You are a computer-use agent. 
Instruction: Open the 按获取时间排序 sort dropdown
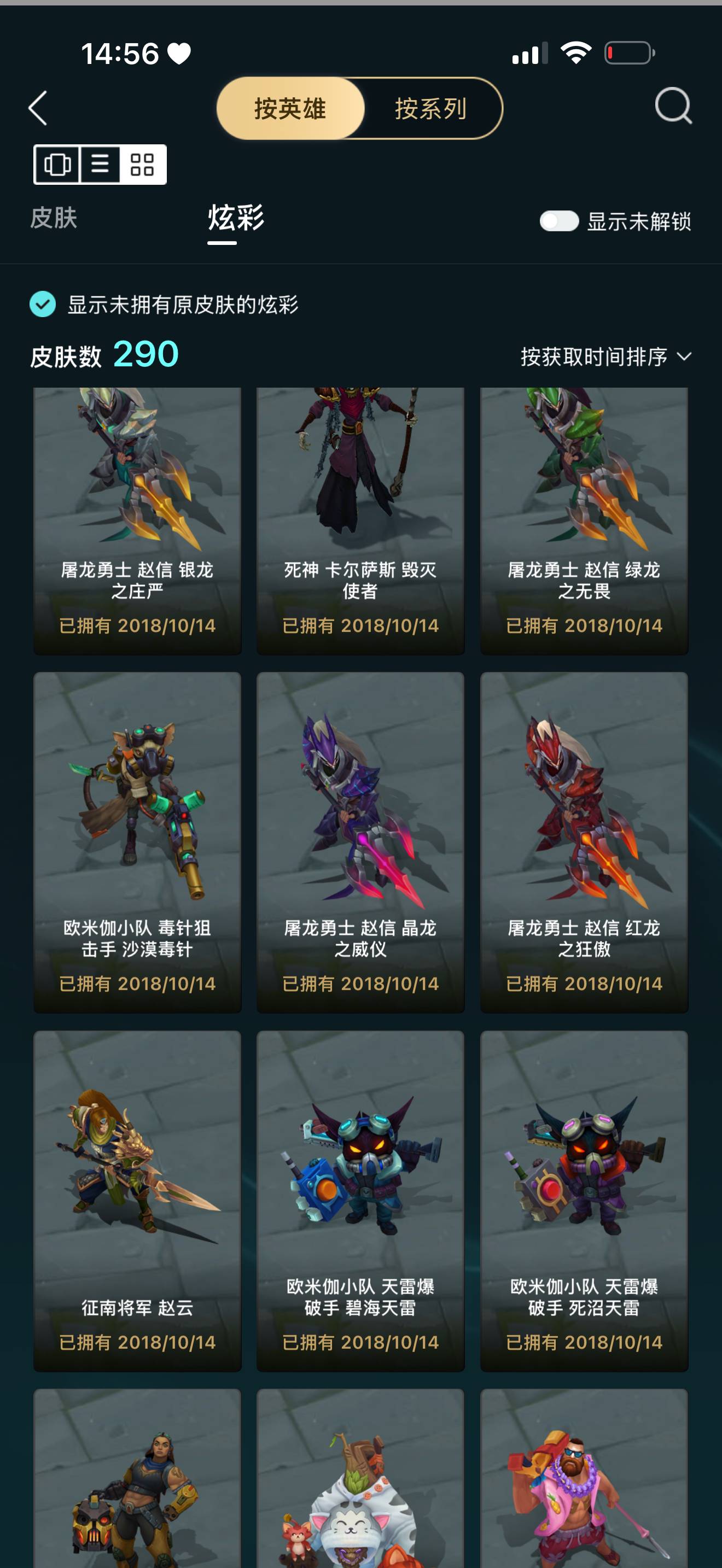click(603, 356)
